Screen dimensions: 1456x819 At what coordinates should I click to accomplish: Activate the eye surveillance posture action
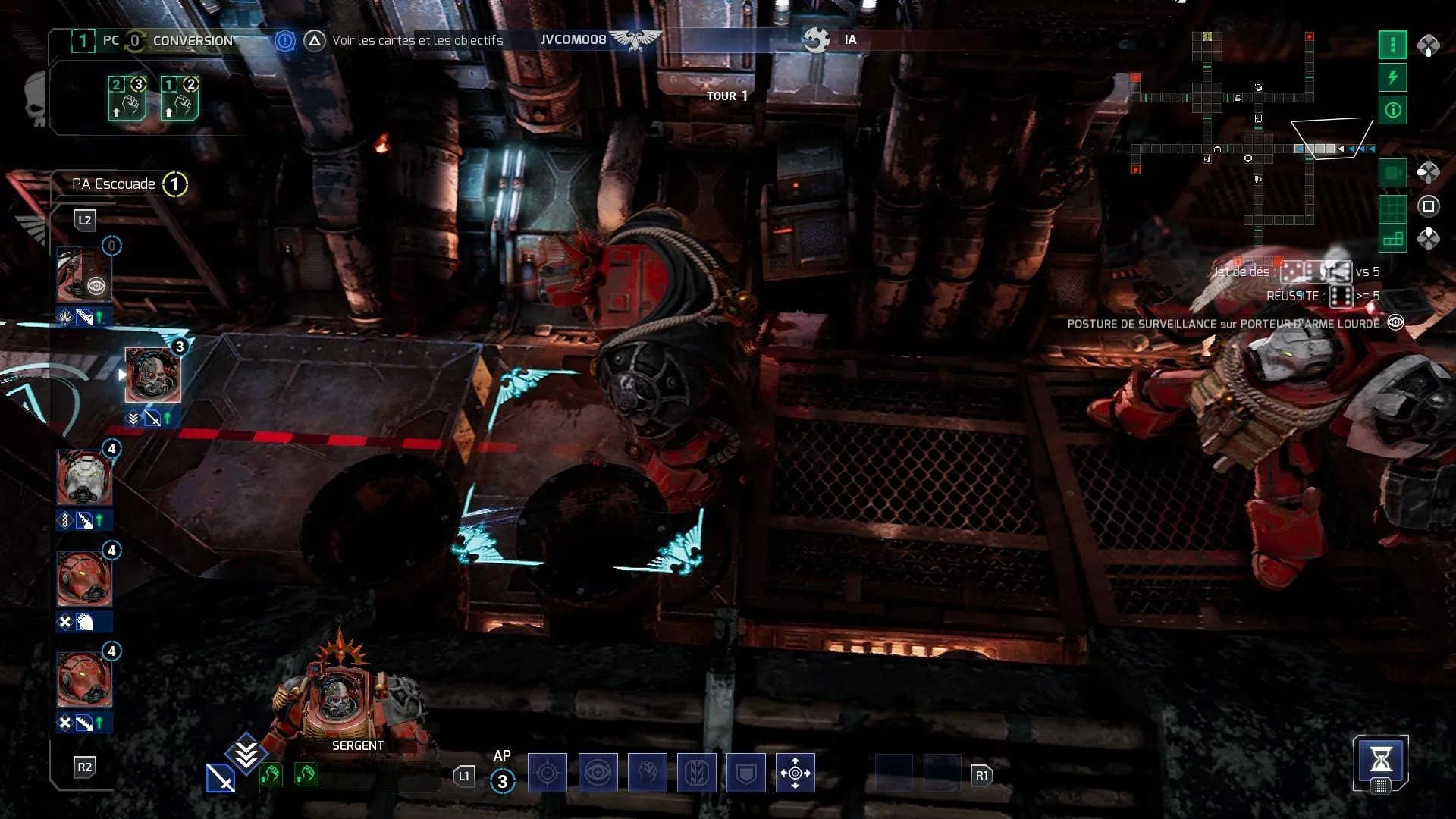(598, 773)
